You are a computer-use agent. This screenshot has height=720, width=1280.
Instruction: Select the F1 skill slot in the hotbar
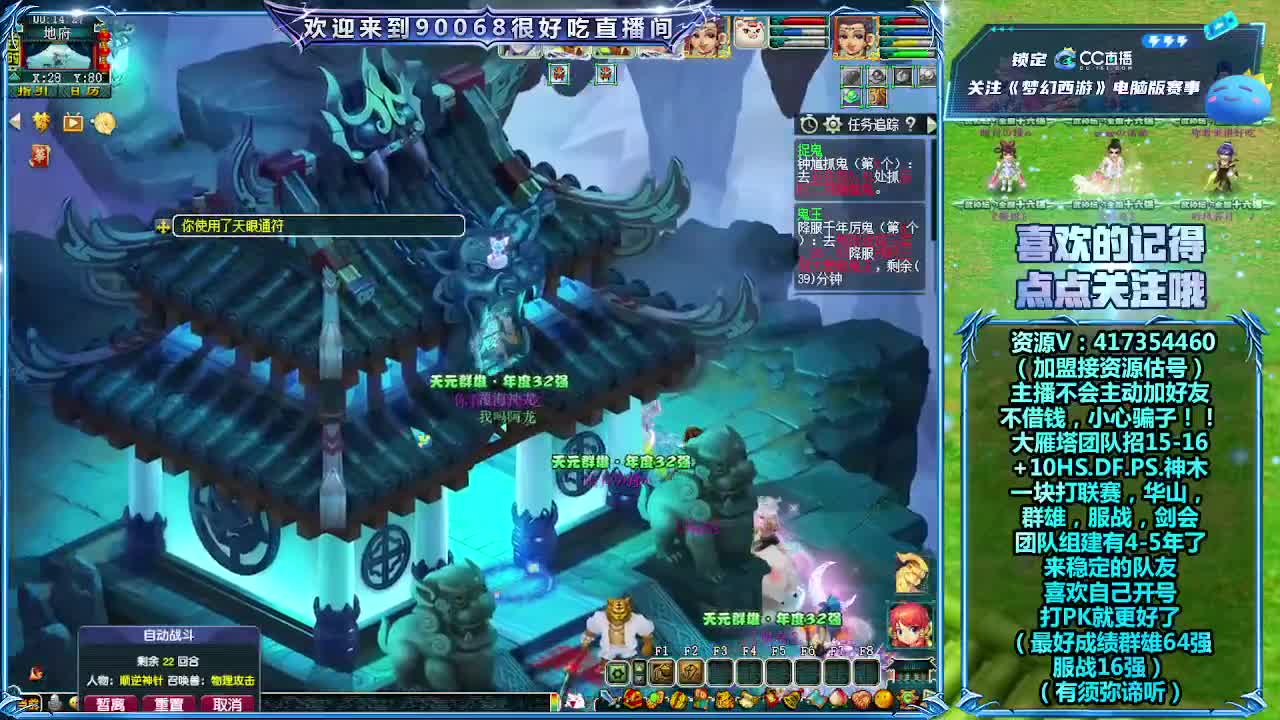pyautogui.click(x=662, y=672)
